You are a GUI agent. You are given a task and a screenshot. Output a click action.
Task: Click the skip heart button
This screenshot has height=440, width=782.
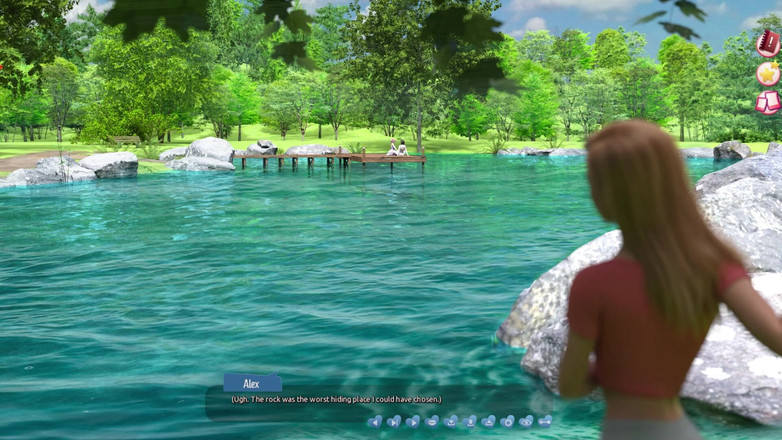pyautogui.click(x=394, y=422)
